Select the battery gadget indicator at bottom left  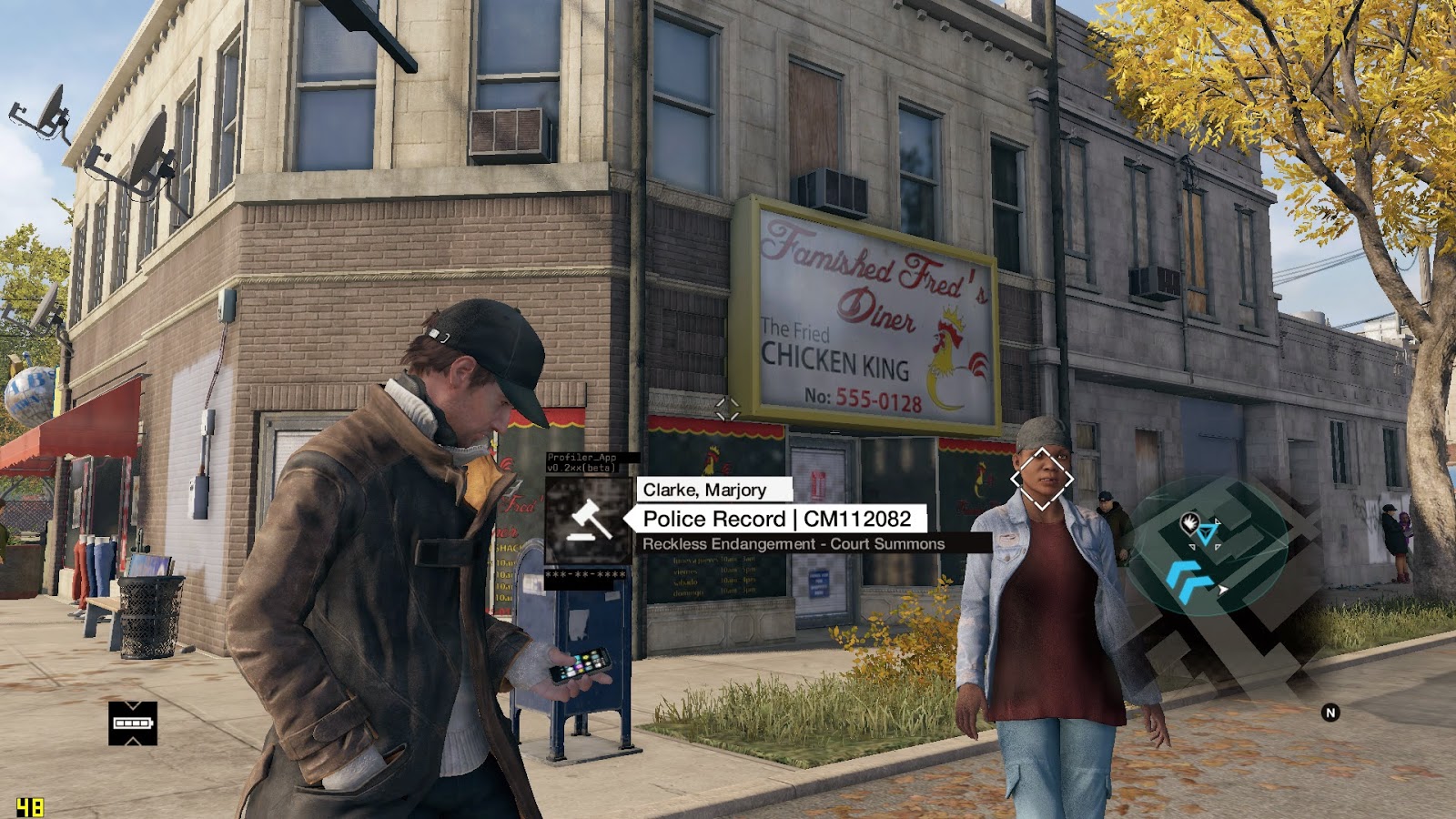[133, 723]
